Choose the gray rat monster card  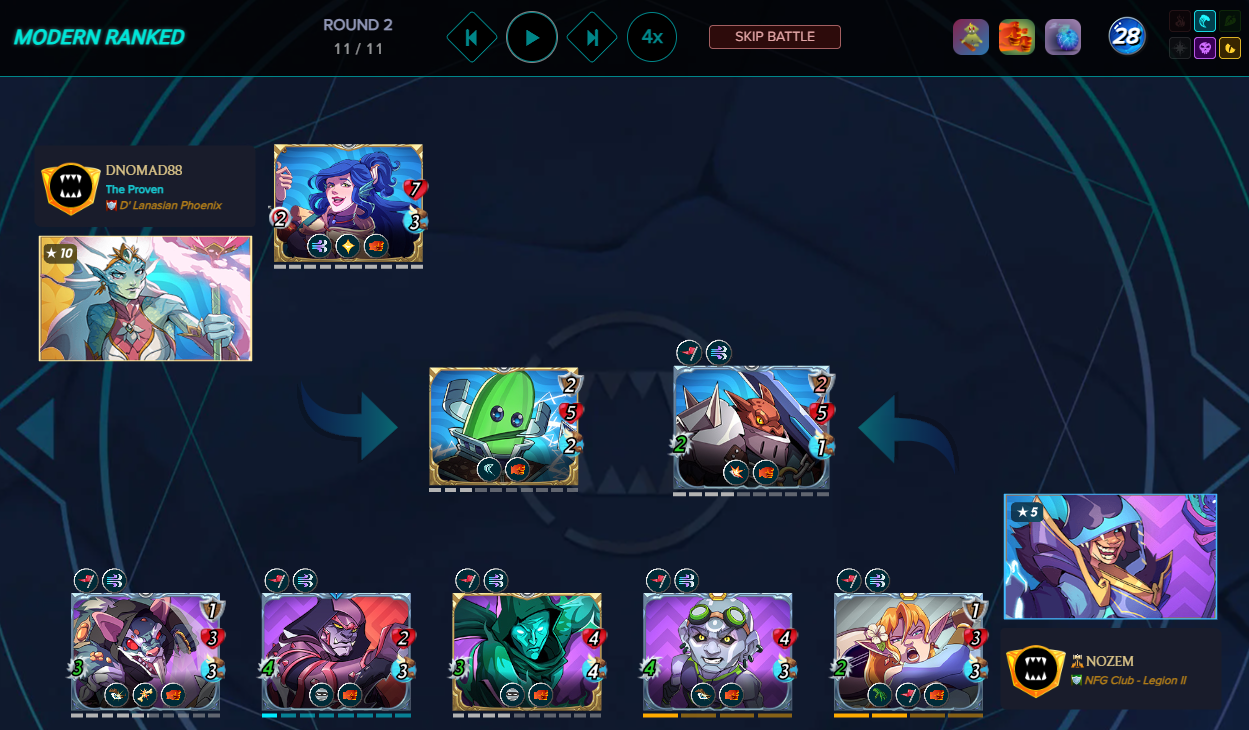[146, 651]
